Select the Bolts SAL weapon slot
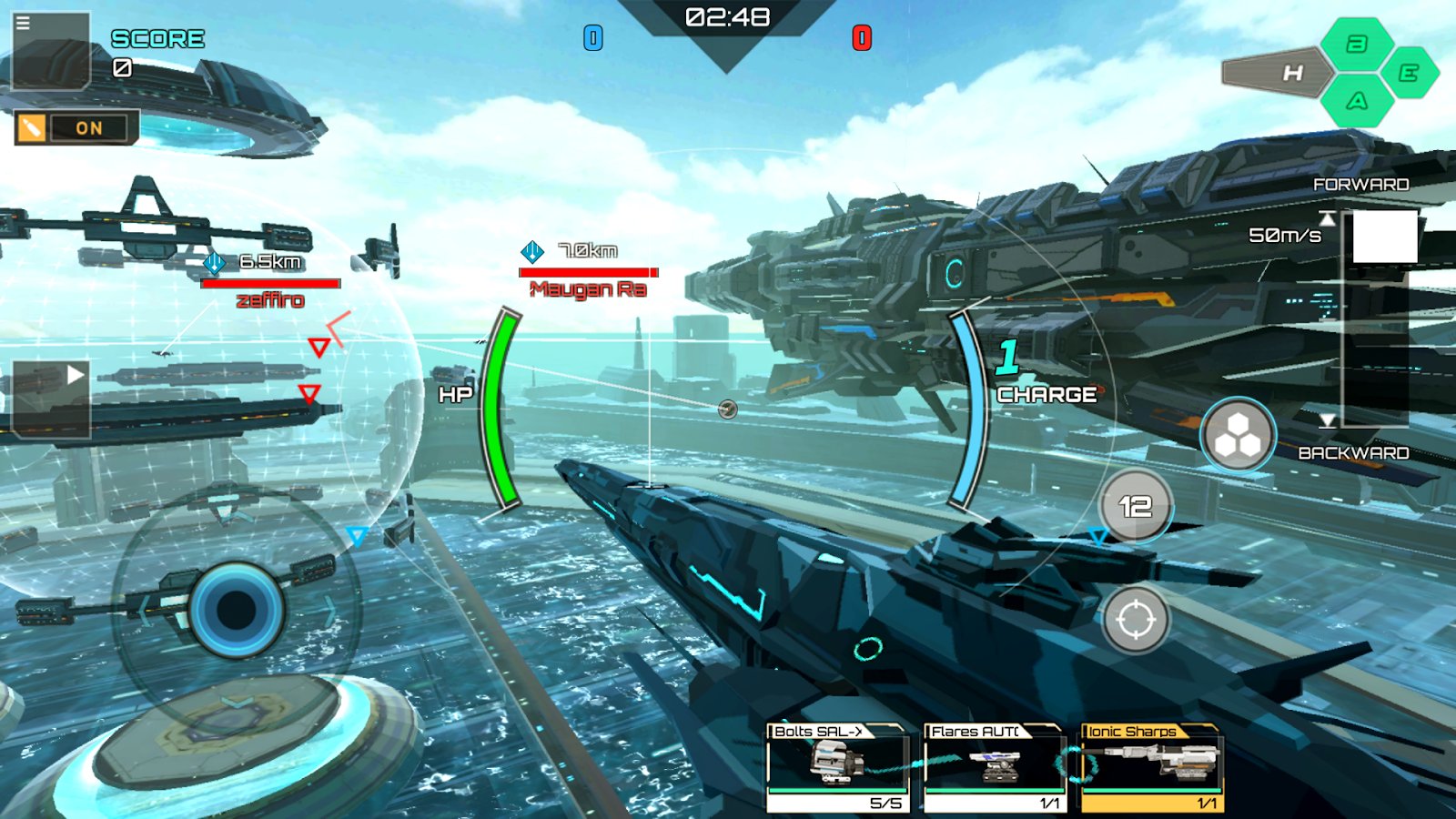1456x819 pixels. [838, 766]
